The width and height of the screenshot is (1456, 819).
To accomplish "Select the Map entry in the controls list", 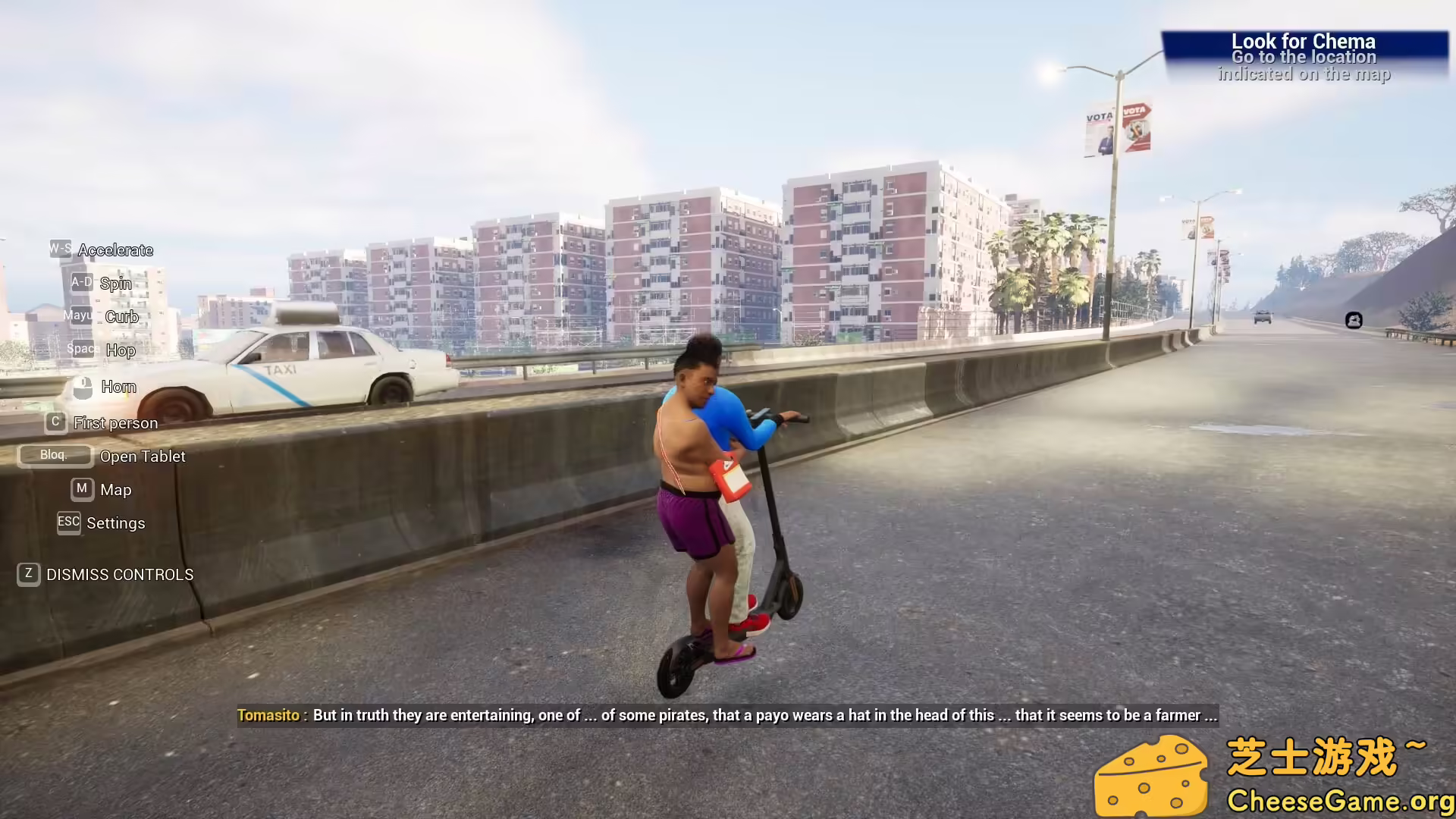I will 116,489.
